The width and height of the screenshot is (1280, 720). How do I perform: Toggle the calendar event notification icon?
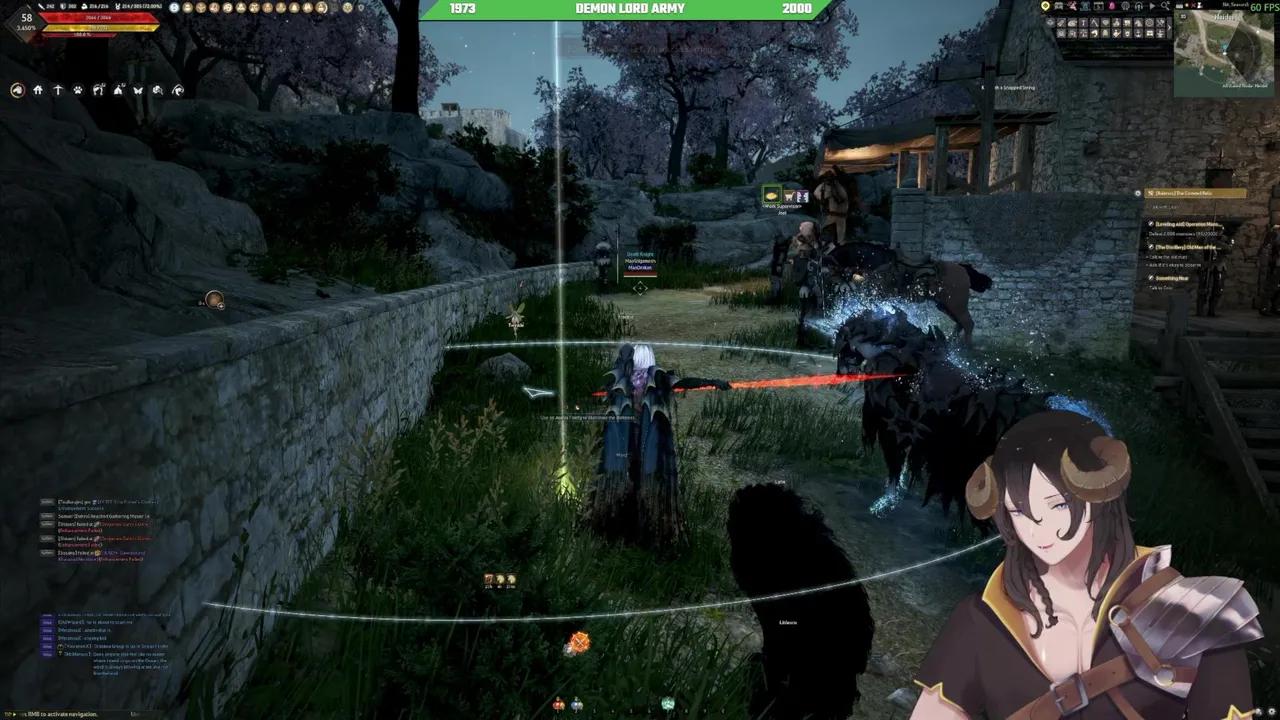tap(1098, 6)
